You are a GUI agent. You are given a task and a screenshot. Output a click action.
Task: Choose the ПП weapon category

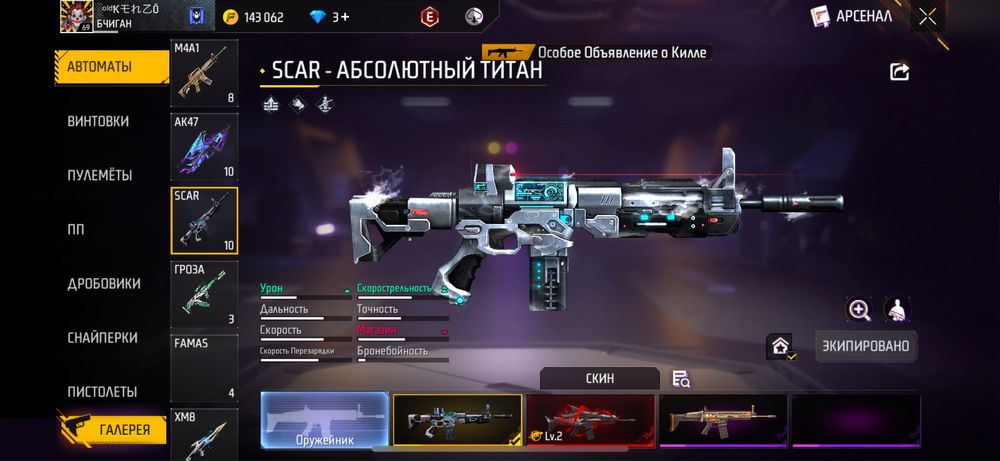click(77, 229)
